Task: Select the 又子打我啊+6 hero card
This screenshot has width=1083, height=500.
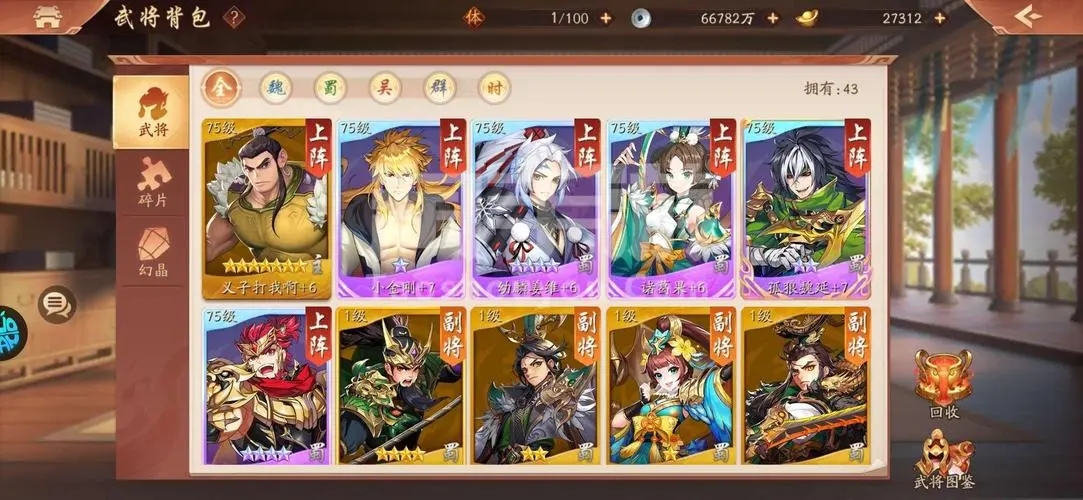Action: coord(267,208)
